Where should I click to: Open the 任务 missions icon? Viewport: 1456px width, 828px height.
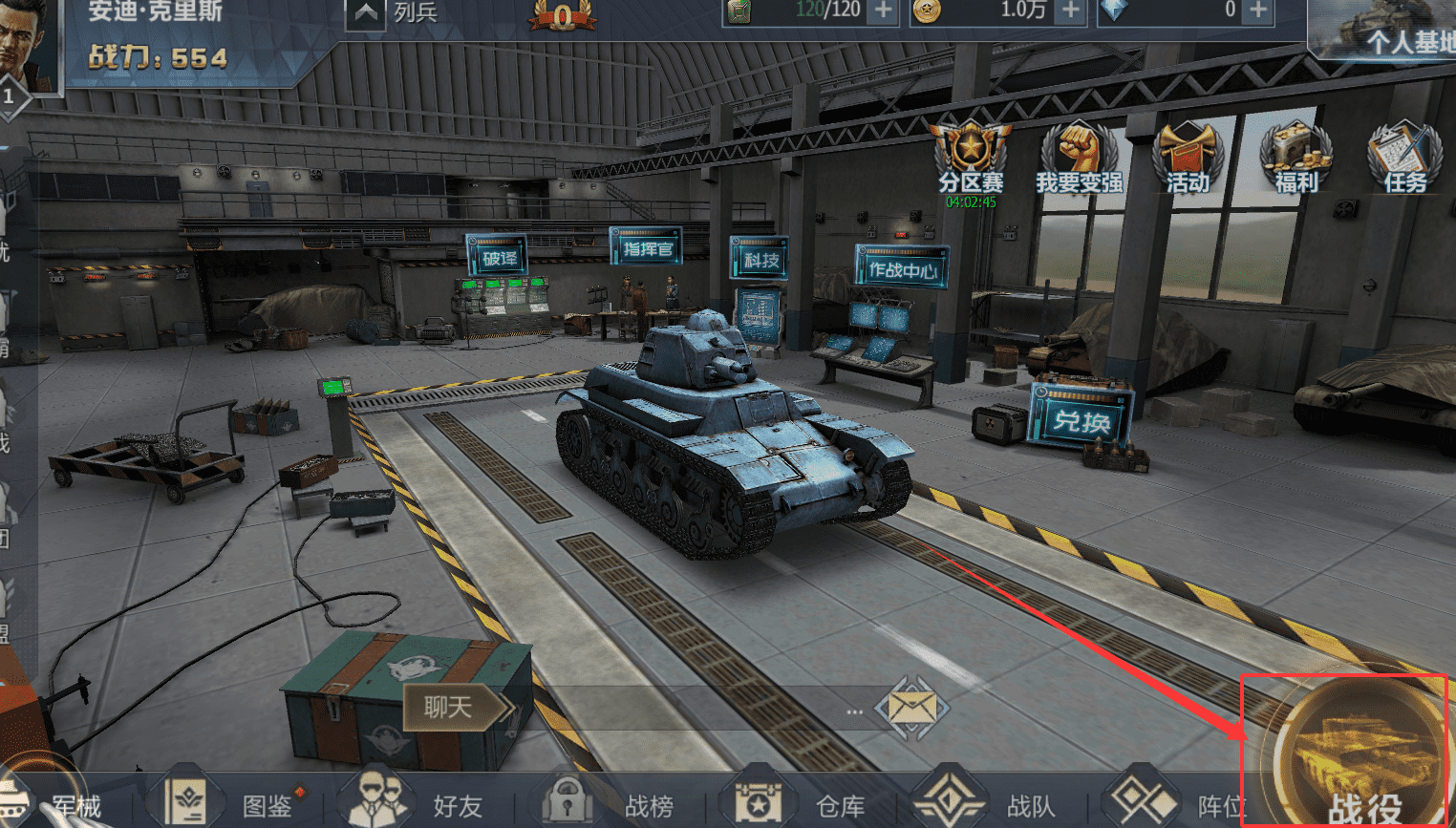pos(1403,156)
